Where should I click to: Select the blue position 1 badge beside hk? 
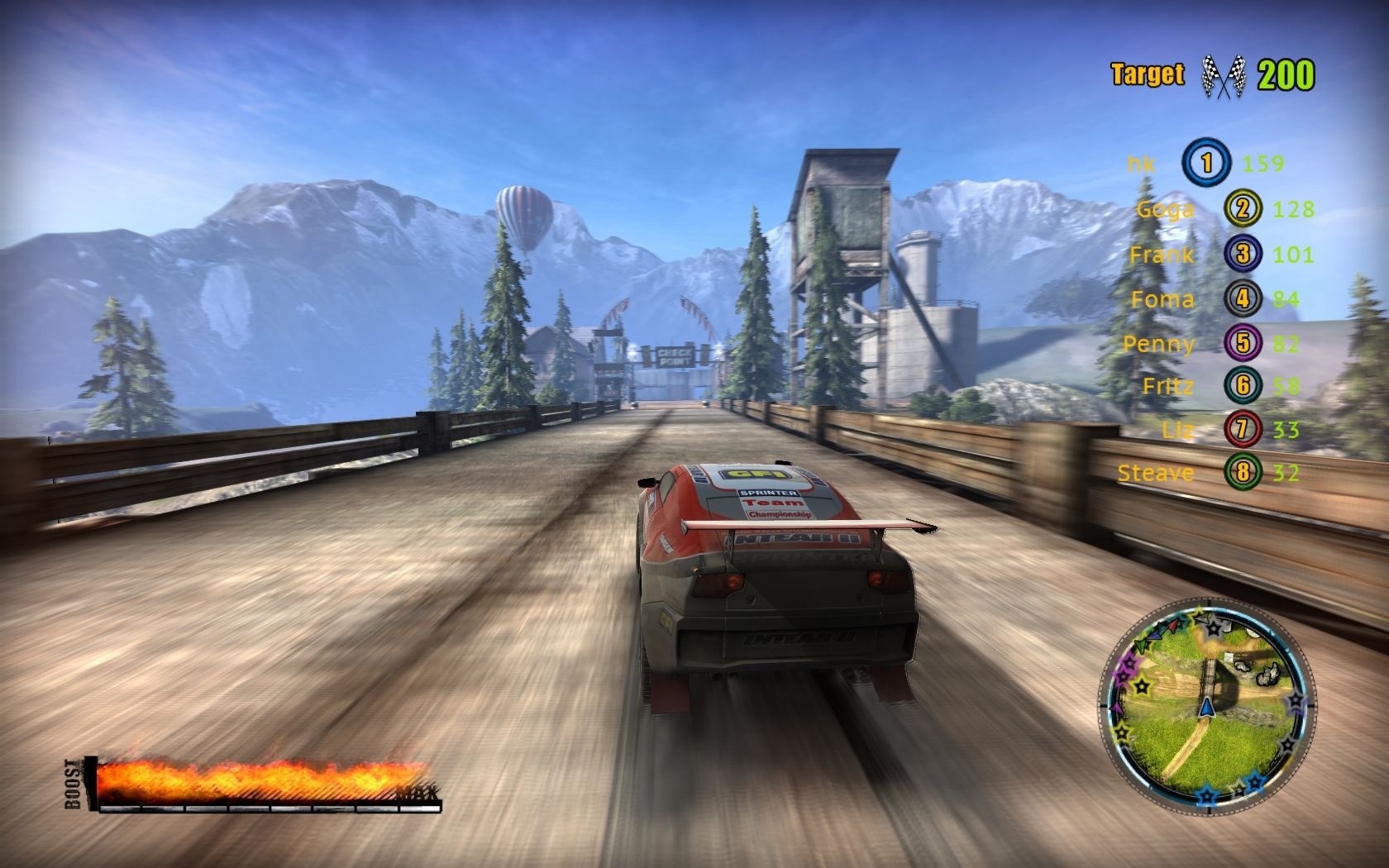[x=1206, y=163]
